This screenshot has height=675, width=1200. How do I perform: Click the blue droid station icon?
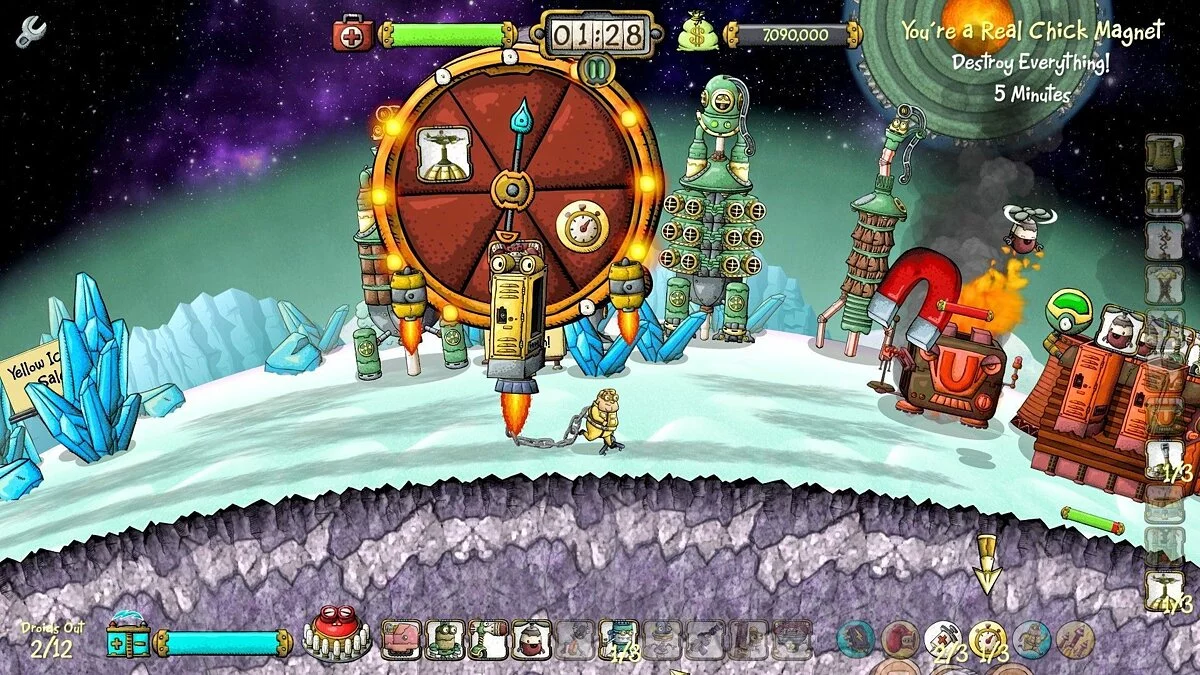128,638
